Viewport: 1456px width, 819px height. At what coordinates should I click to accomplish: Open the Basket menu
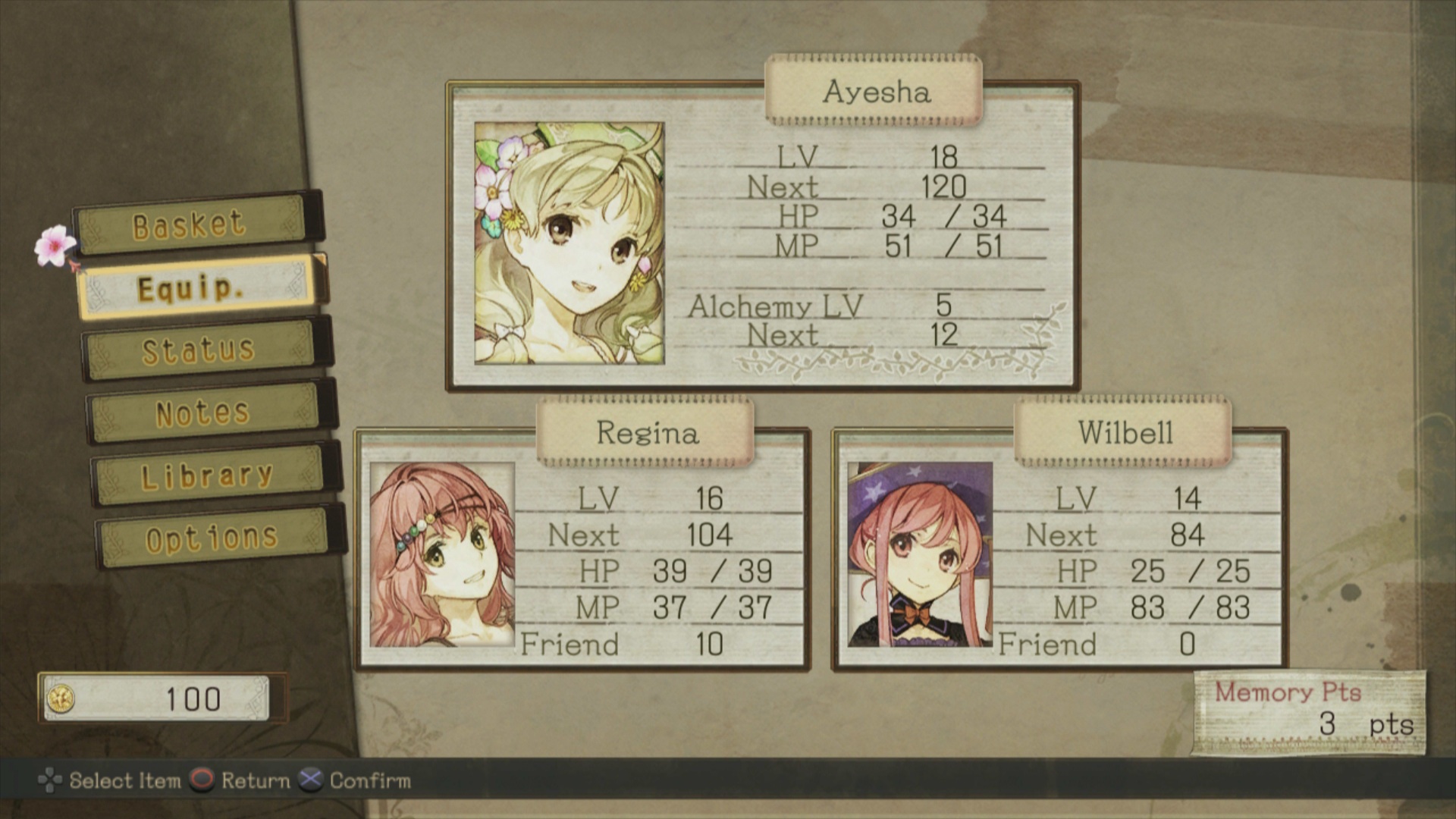(x=191, y=224)
